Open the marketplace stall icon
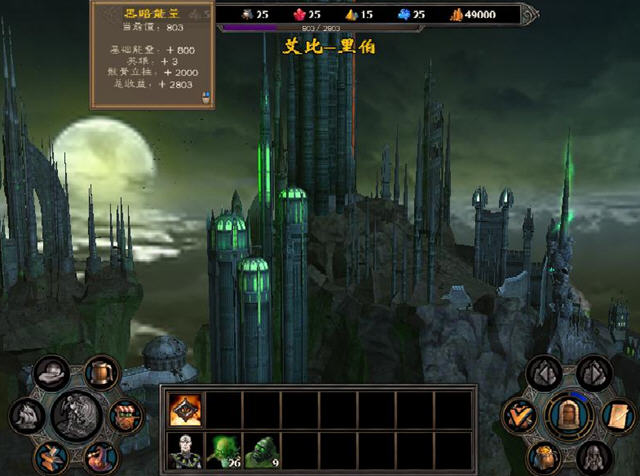Screen dimensions: 640x476 (x=125, y=414)
